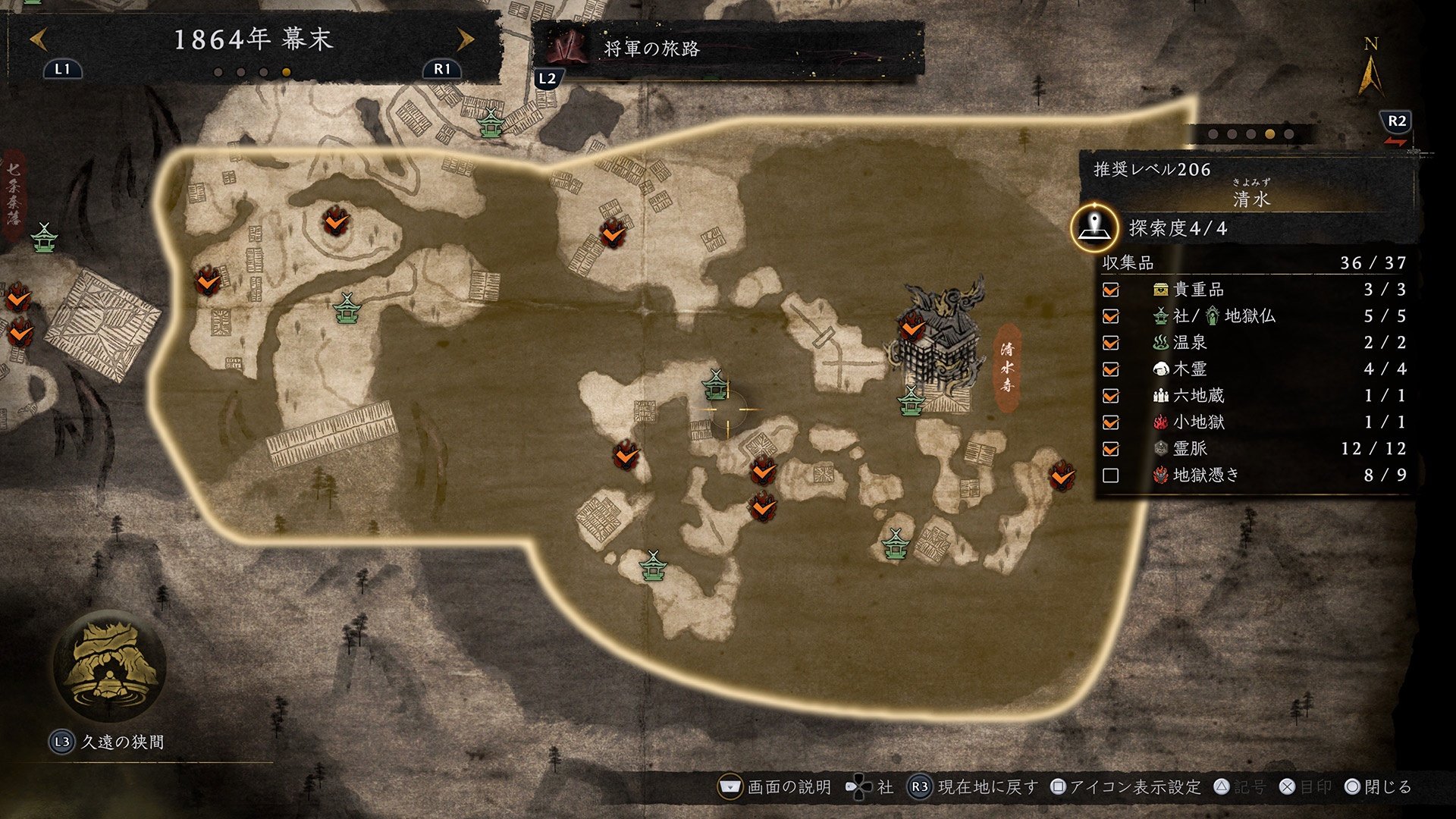Toggle the 社/地獄仏 filter checkbox
The width and height of the screenshot is (1456, 819).
(x=1111, y=316)
